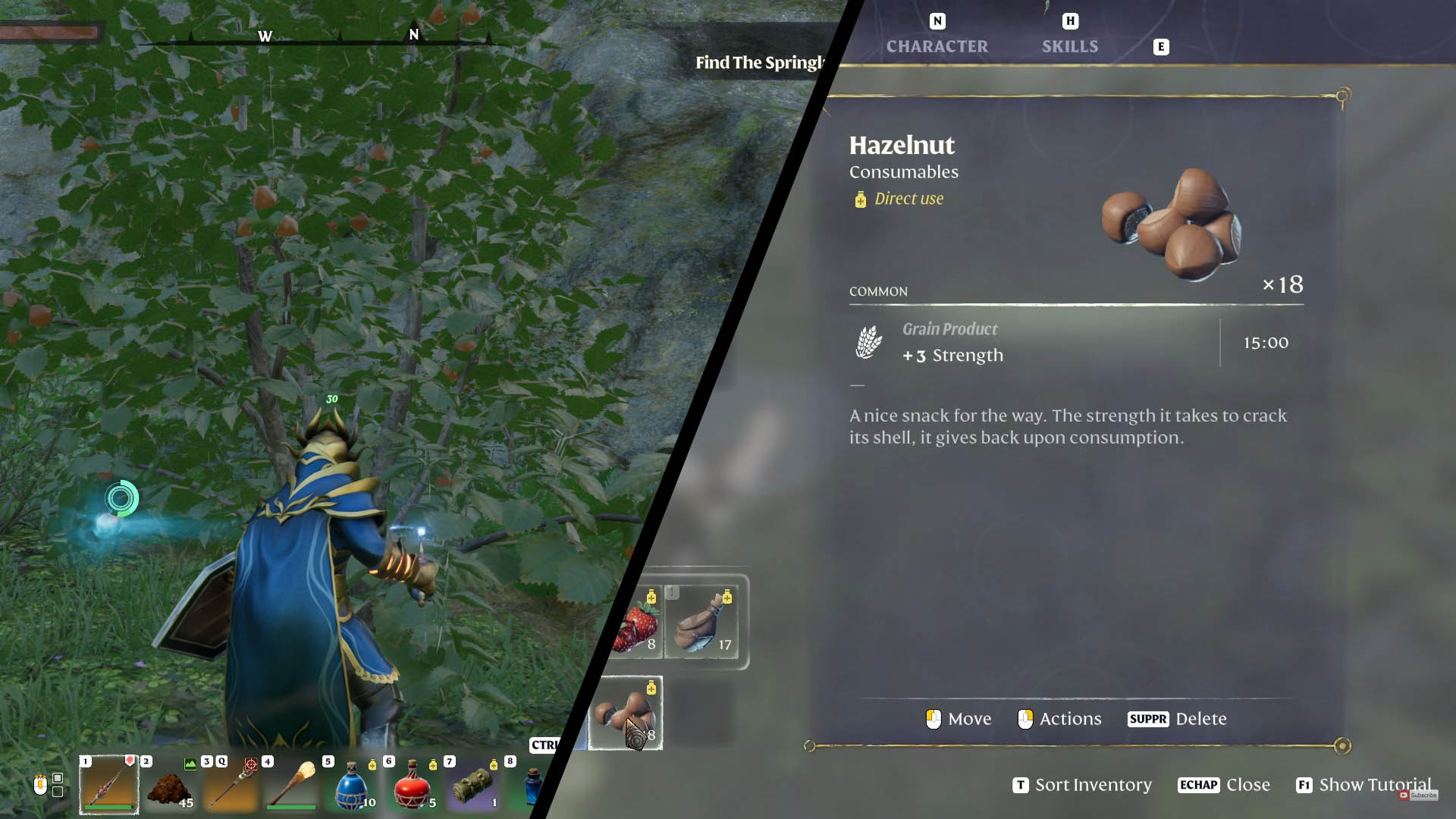Click the Find The Springlands quest tracker
Image resolution: width=1456 pixels, height=819 pixels.
coord(758,63)
